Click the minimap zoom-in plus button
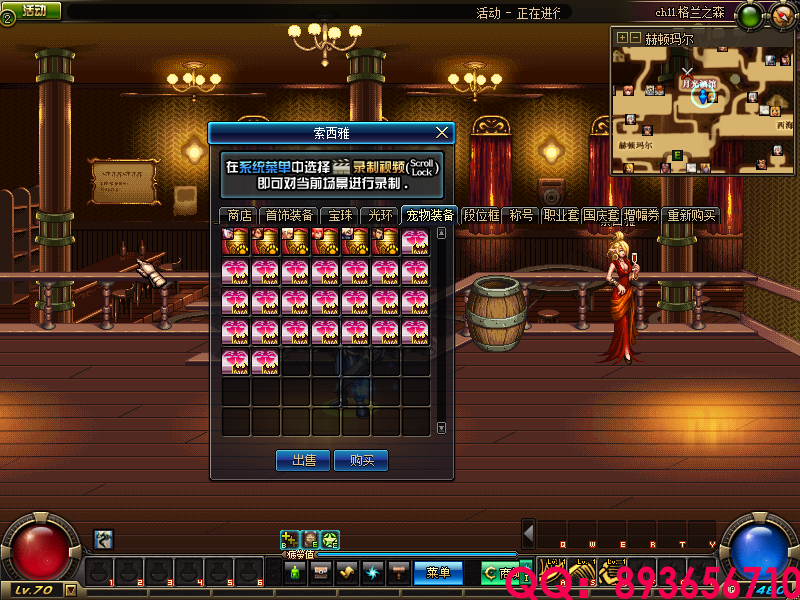 point(623,37)
